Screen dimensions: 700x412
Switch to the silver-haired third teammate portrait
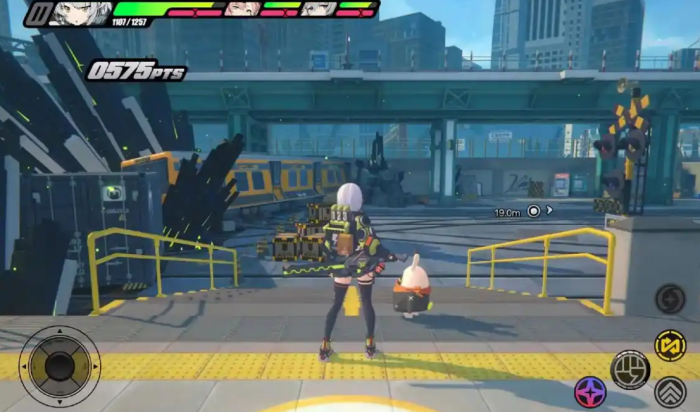[319, 9]
